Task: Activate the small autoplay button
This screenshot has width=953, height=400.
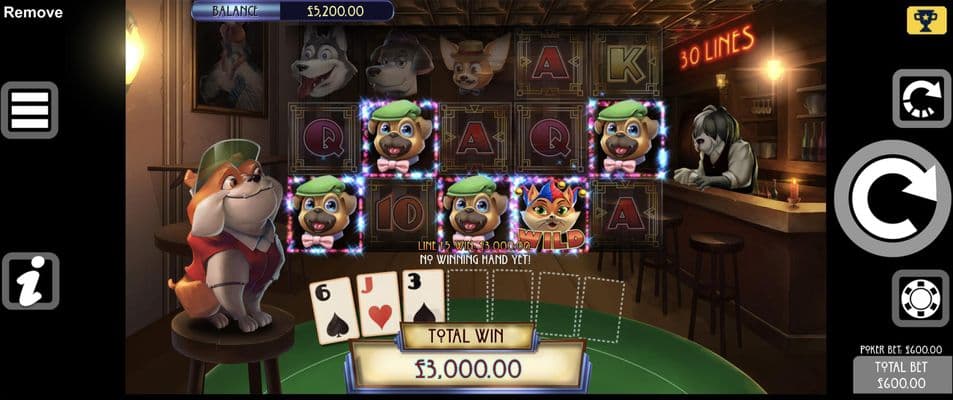Action: tap(921, 98)
